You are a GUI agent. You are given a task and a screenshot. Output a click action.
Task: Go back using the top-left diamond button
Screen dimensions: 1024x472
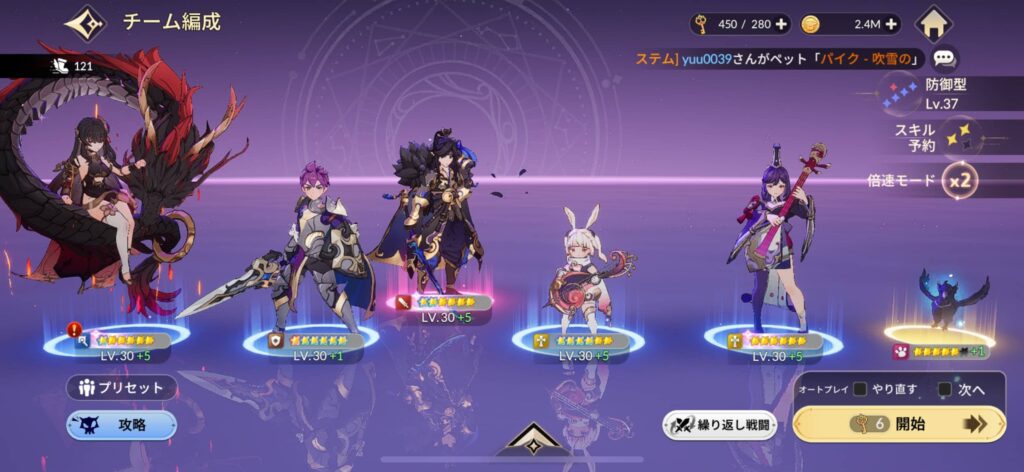pos(84,23)
